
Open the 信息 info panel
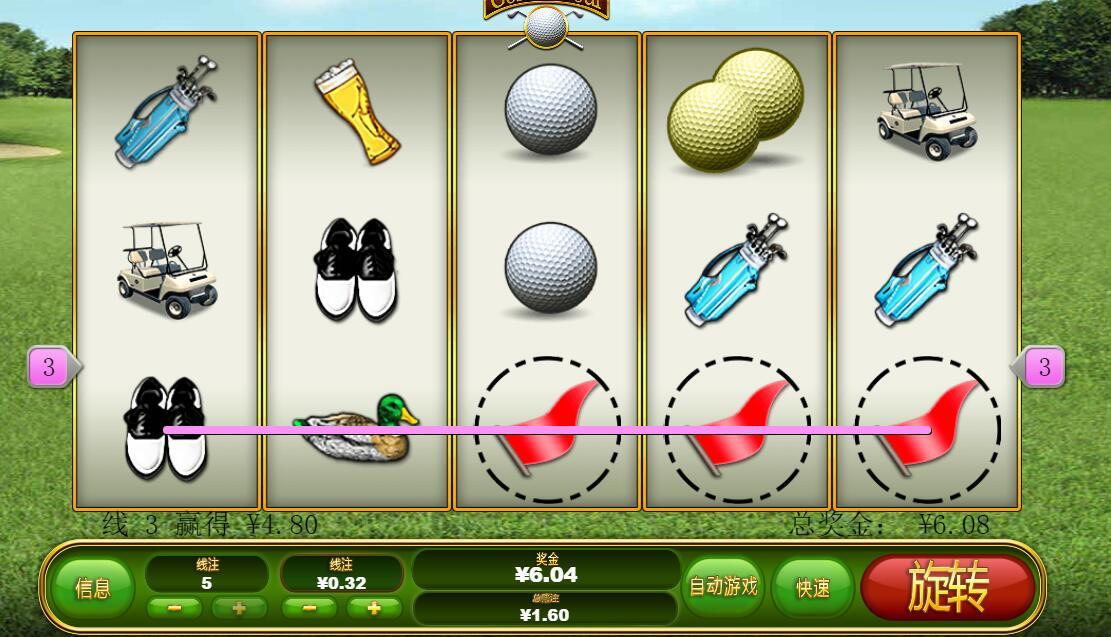(x=93, y=588)
